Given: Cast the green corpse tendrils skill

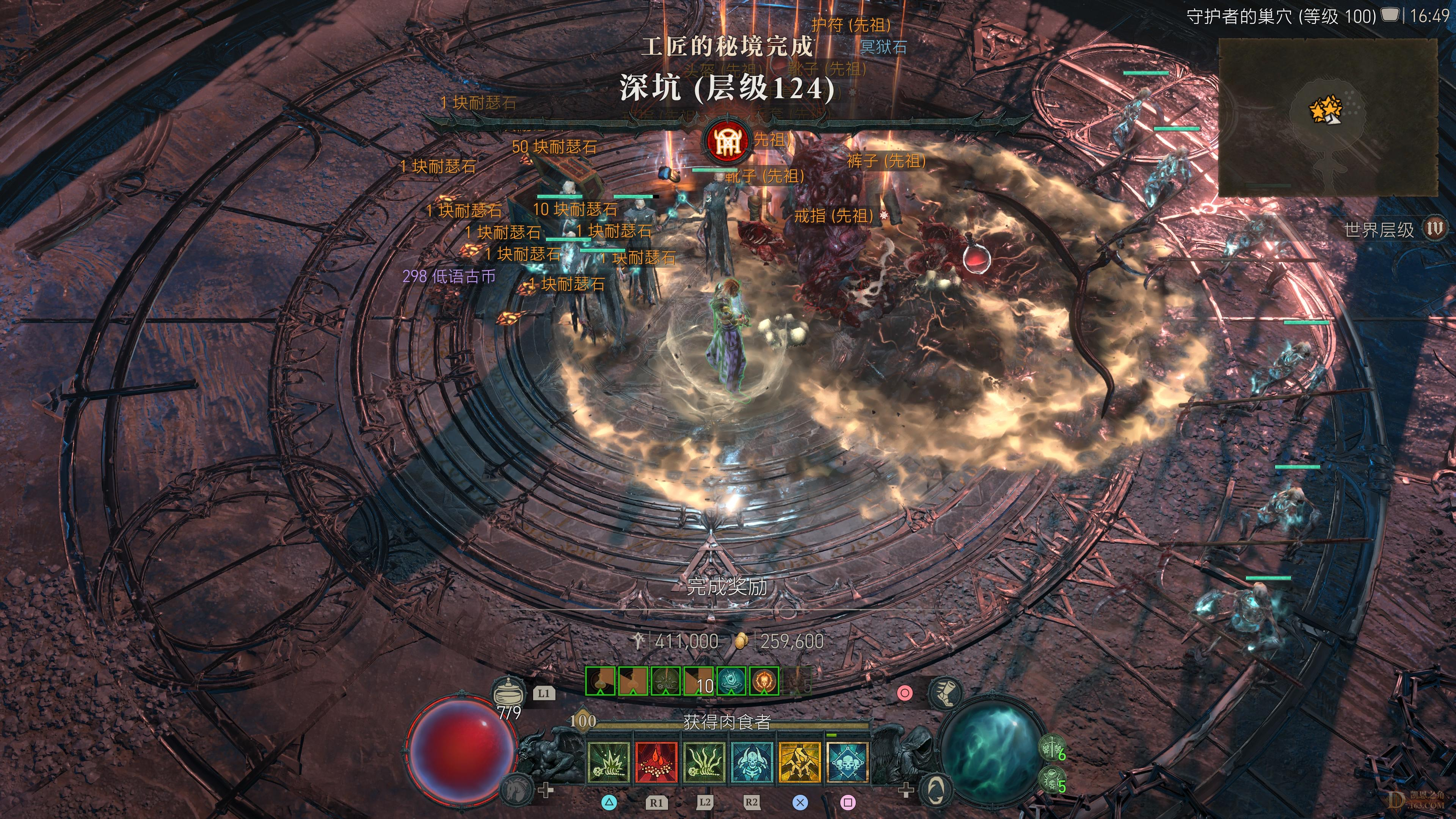Looking at the screenshot, I should pyautogui.click(x=704, y=763).
